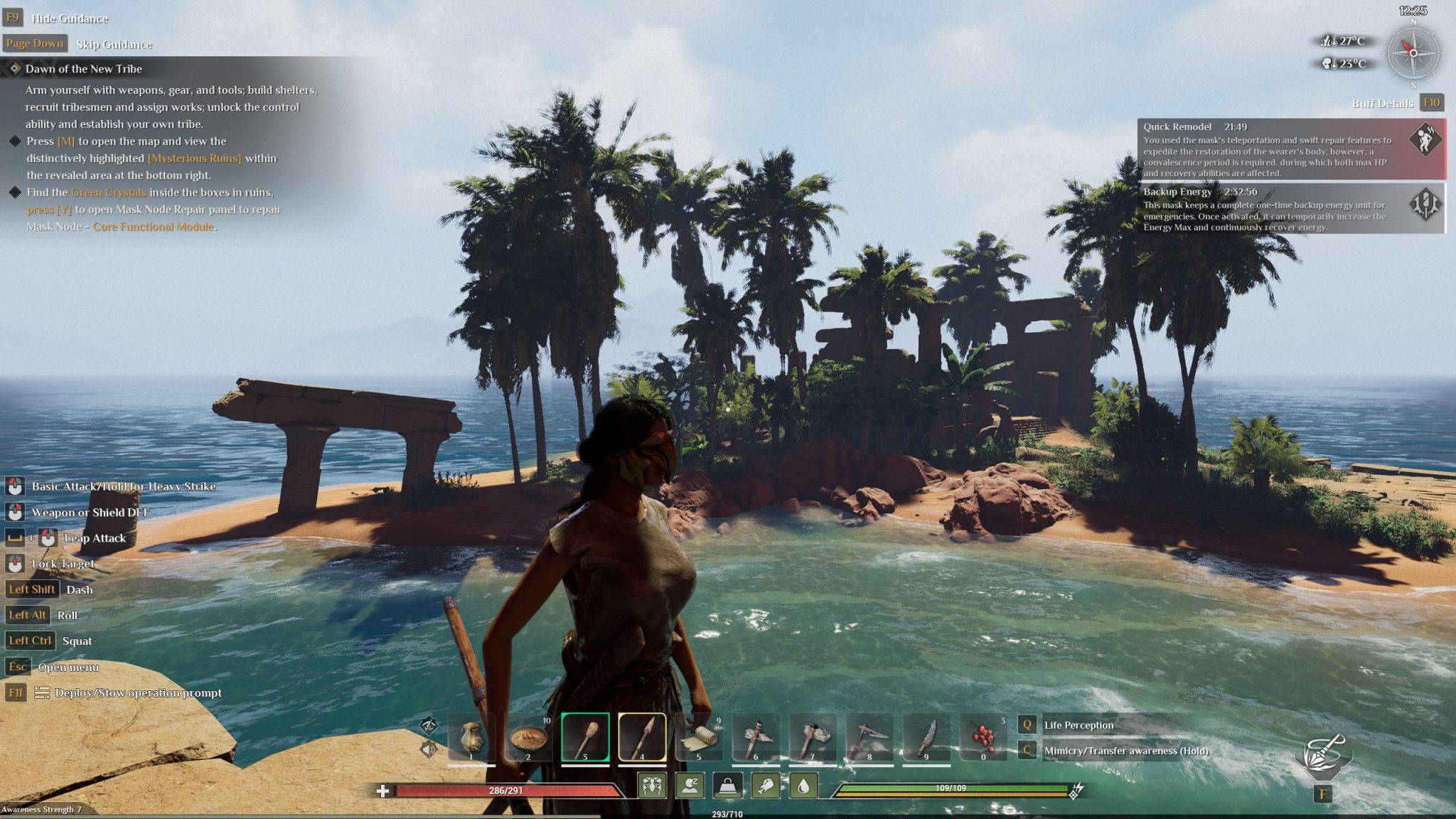Equip the stone axe in slot 6
Screen dimensions: 1456x819
756,737
